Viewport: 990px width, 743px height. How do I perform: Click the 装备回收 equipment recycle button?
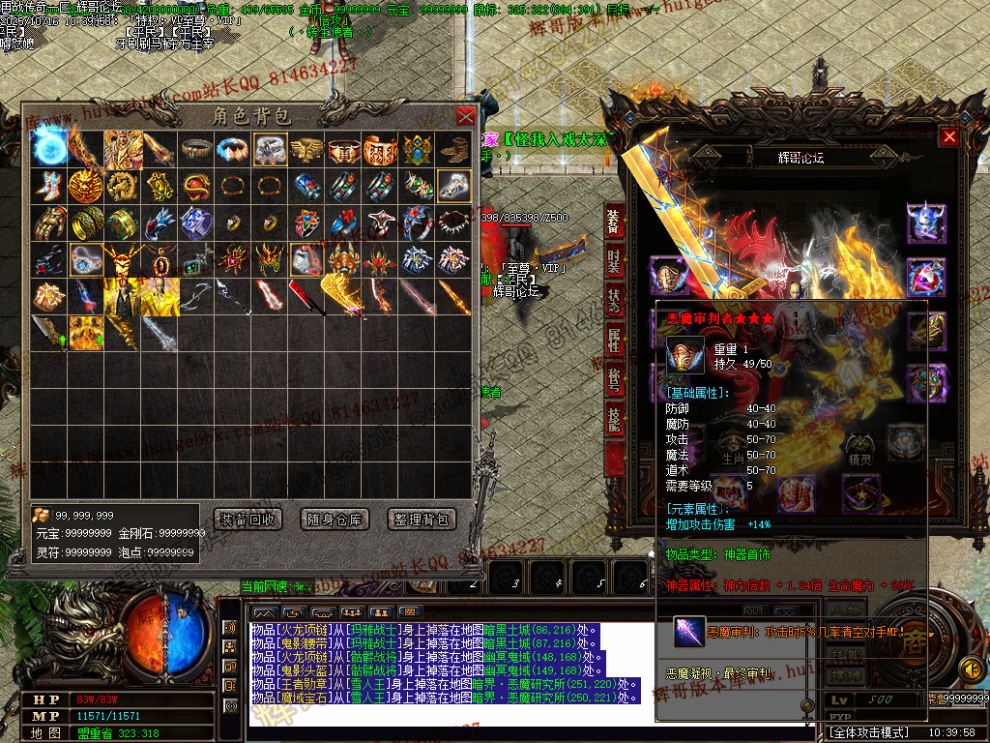(248, 519)
